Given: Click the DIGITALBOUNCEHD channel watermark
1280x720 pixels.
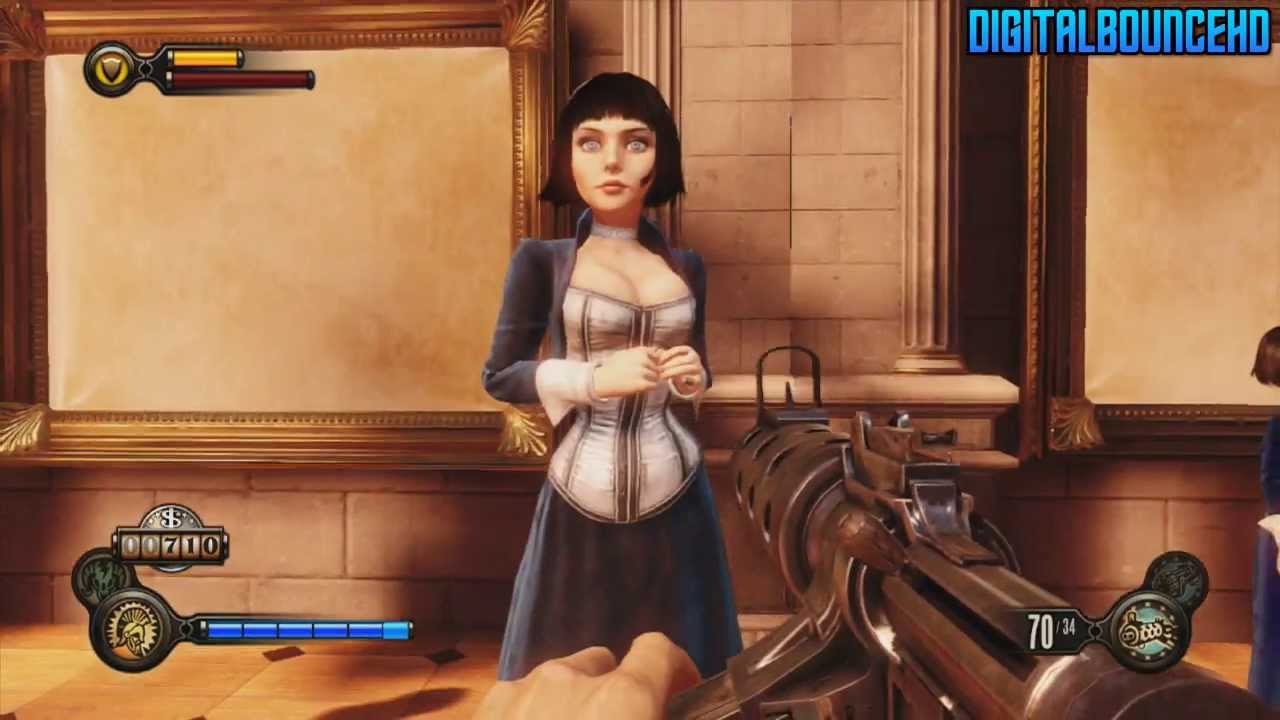Looking at the screenshot, I should 1118,32.
